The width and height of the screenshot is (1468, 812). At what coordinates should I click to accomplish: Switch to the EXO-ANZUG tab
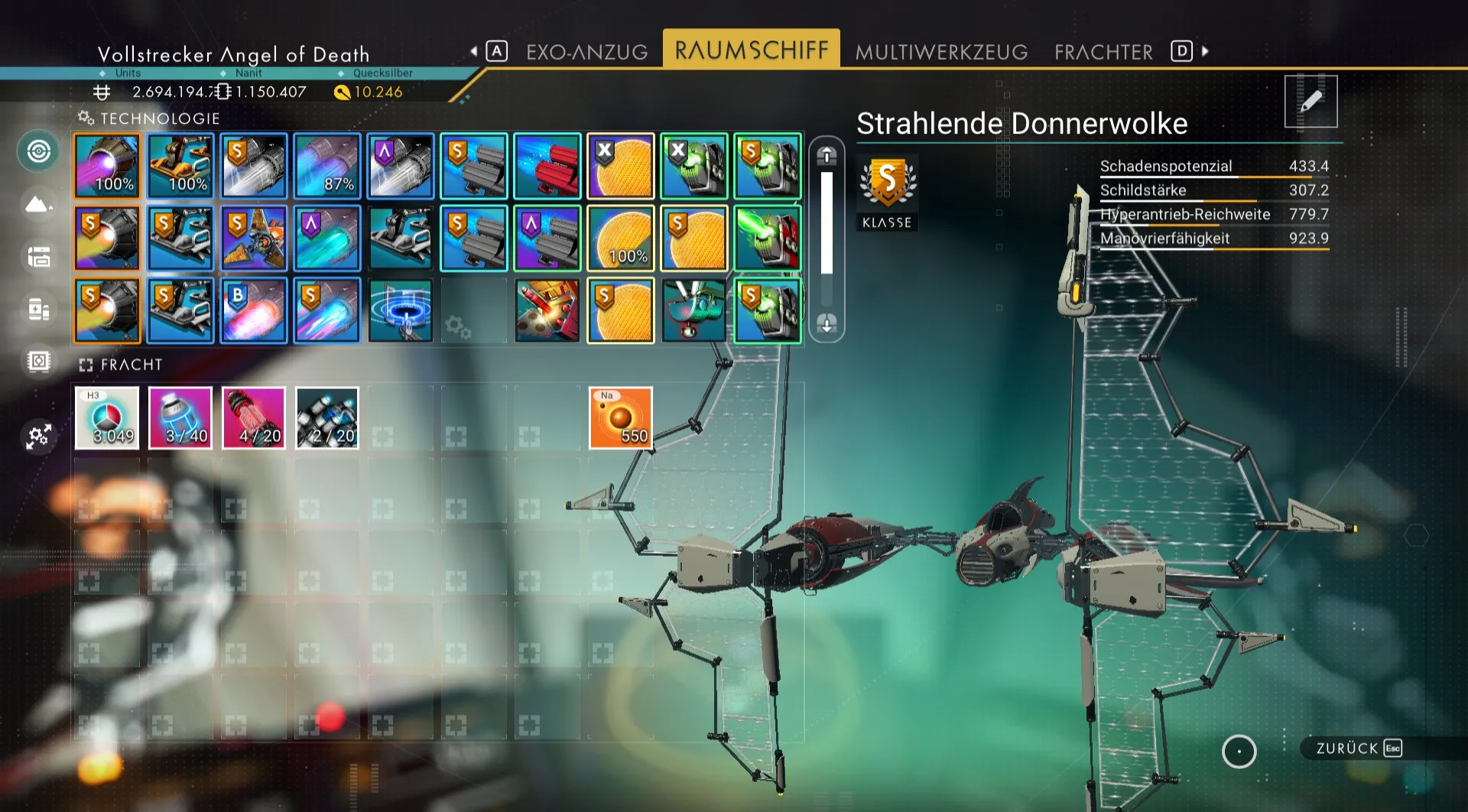click(x=586, y=52)
